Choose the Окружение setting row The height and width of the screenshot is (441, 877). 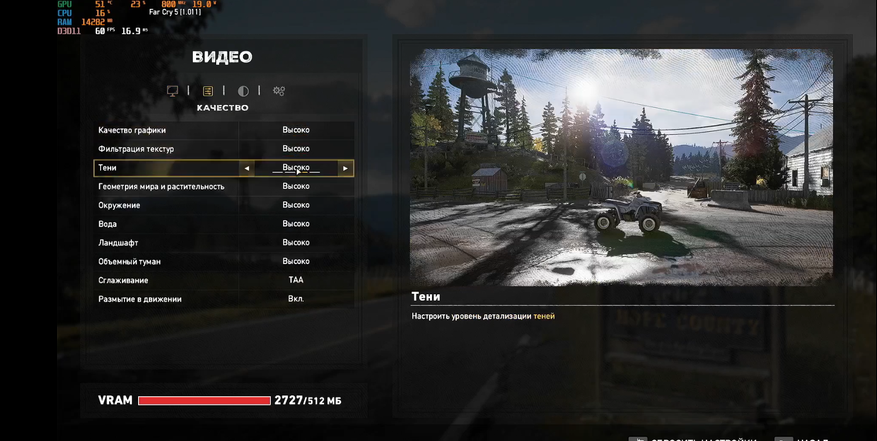coord(224,205)
